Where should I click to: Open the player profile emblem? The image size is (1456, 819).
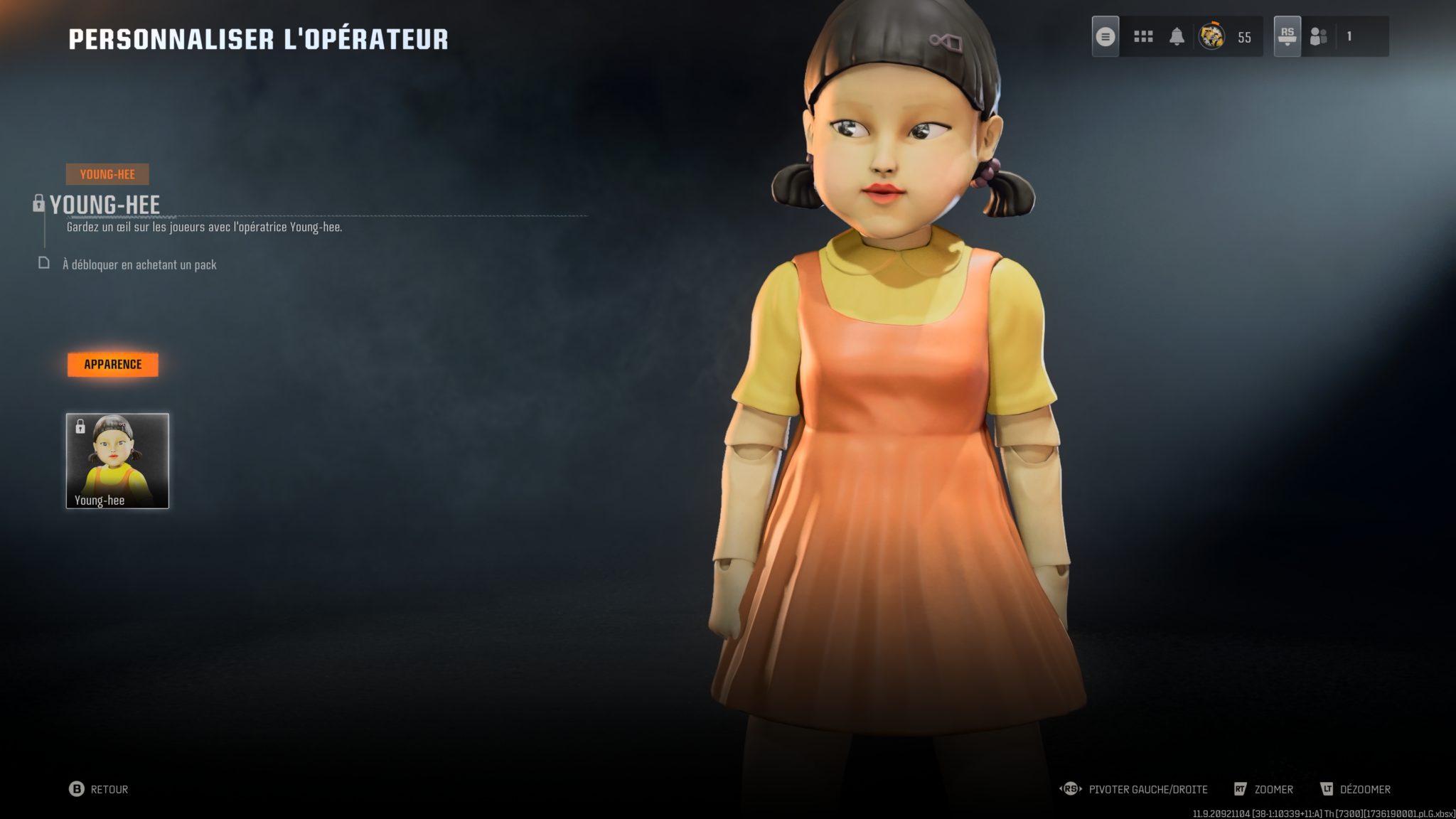(1211, 36)
